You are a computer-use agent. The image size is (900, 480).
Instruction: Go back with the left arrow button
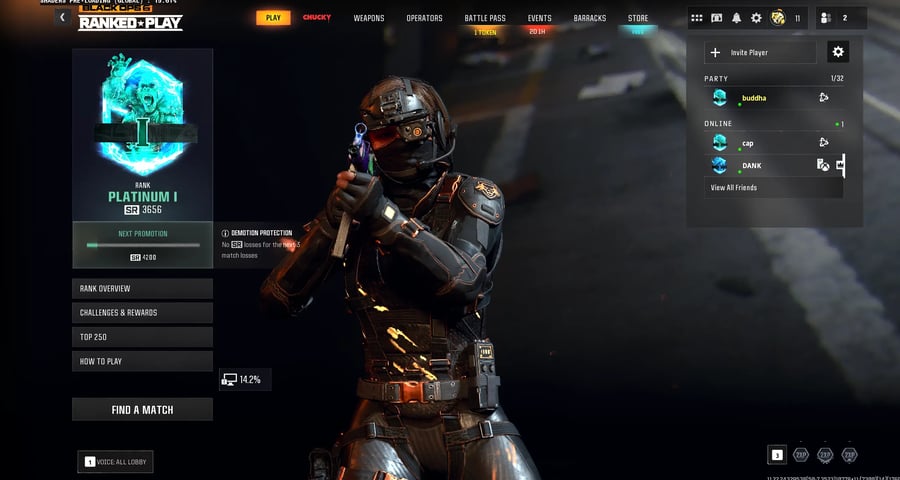tap(63, 17)
